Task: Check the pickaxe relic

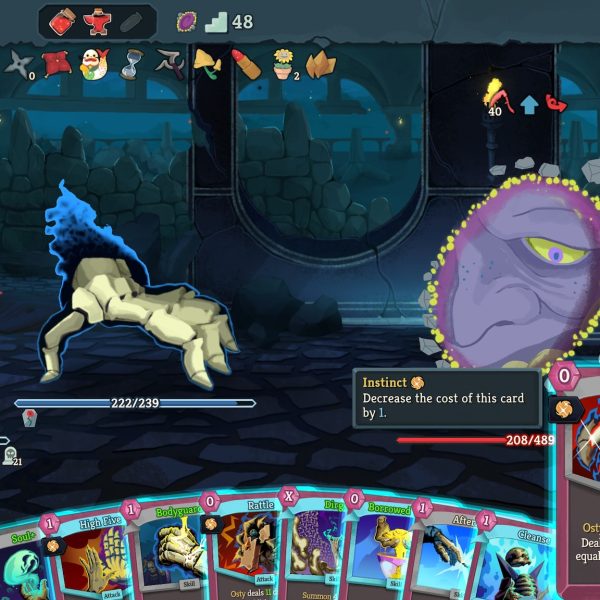Action: pos(170,65)
